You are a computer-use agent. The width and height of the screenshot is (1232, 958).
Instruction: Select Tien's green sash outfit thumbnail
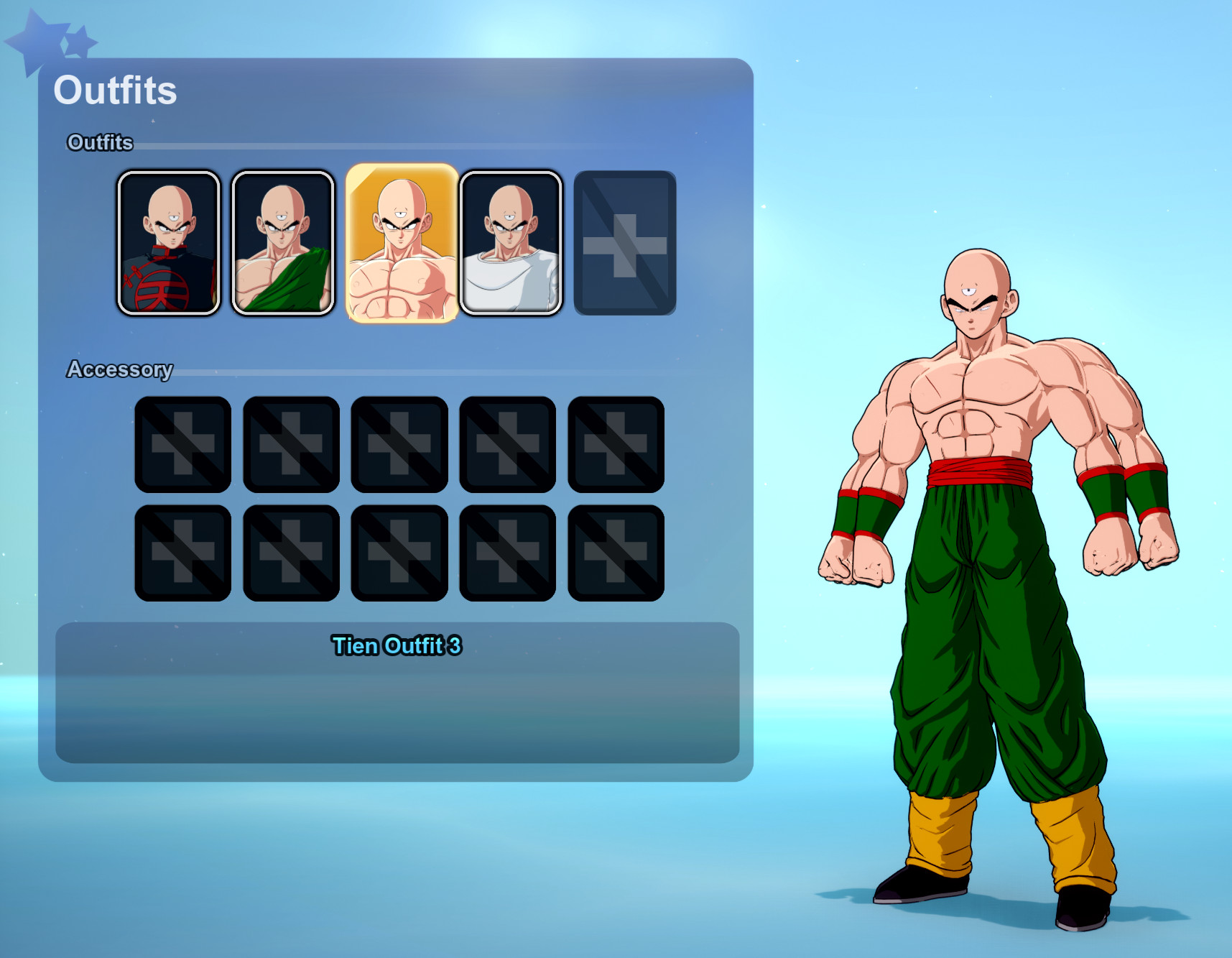[x=282, y=241]
